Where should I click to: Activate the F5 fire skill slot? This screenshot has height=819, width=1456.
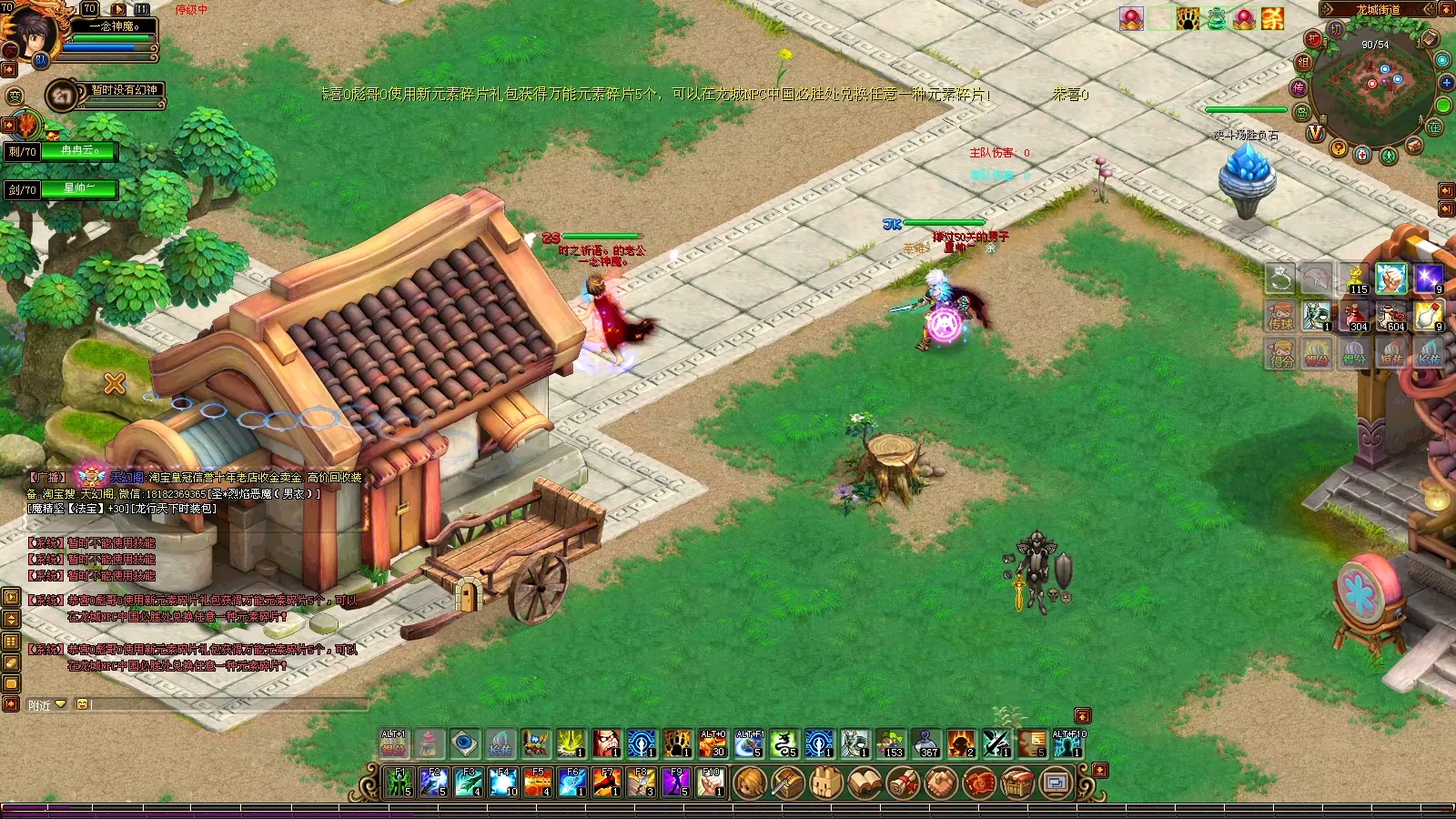click(538, 783)
